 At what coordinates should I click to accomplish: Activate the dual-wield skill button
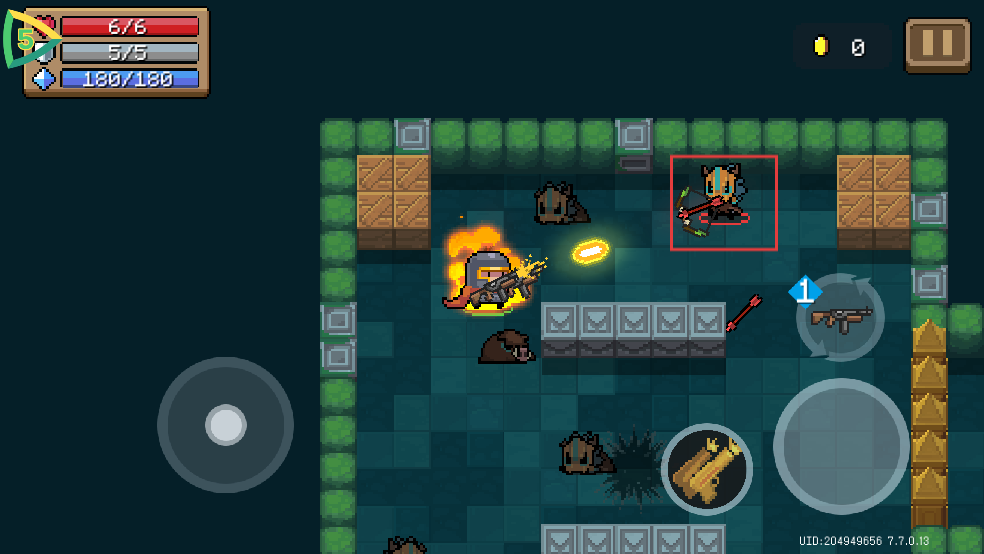[707, 468]
